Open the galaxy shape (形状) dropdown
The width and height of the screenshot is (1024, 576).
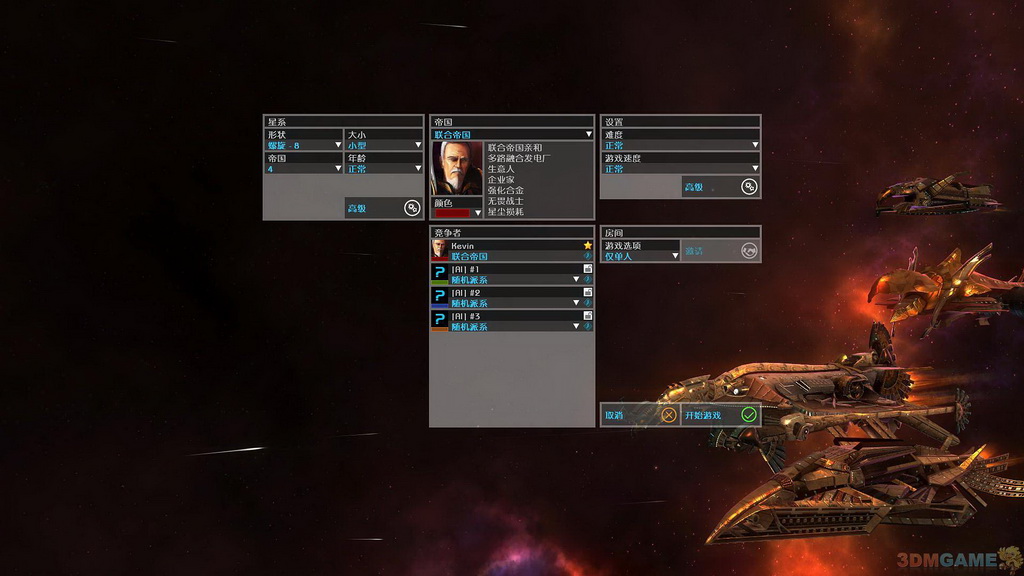coord(303,146)
